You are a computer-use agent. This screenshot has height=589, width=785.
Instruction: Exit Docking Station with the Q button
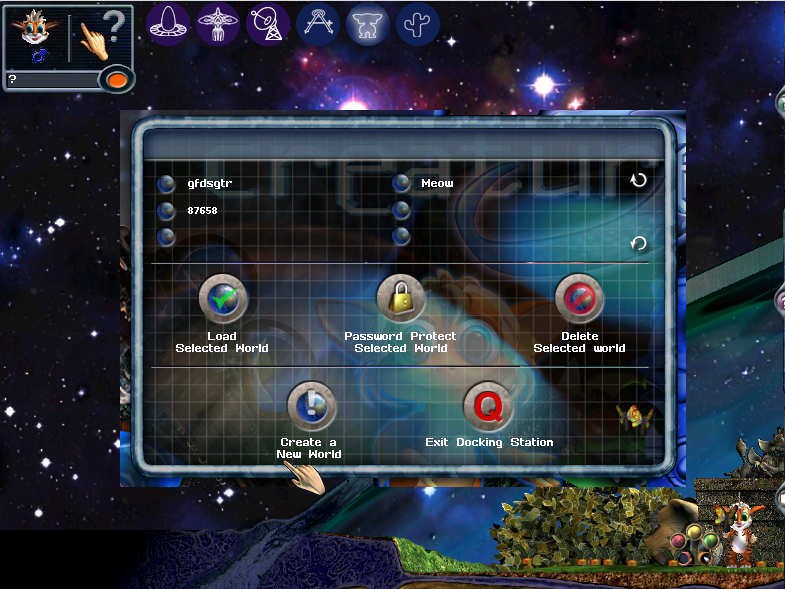pos(488,406)
